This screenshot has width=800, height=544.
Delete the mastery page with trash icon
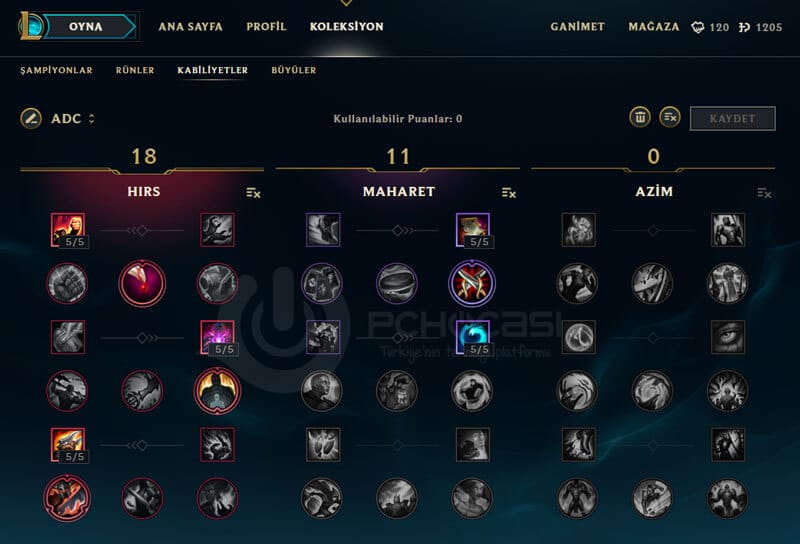640,118
